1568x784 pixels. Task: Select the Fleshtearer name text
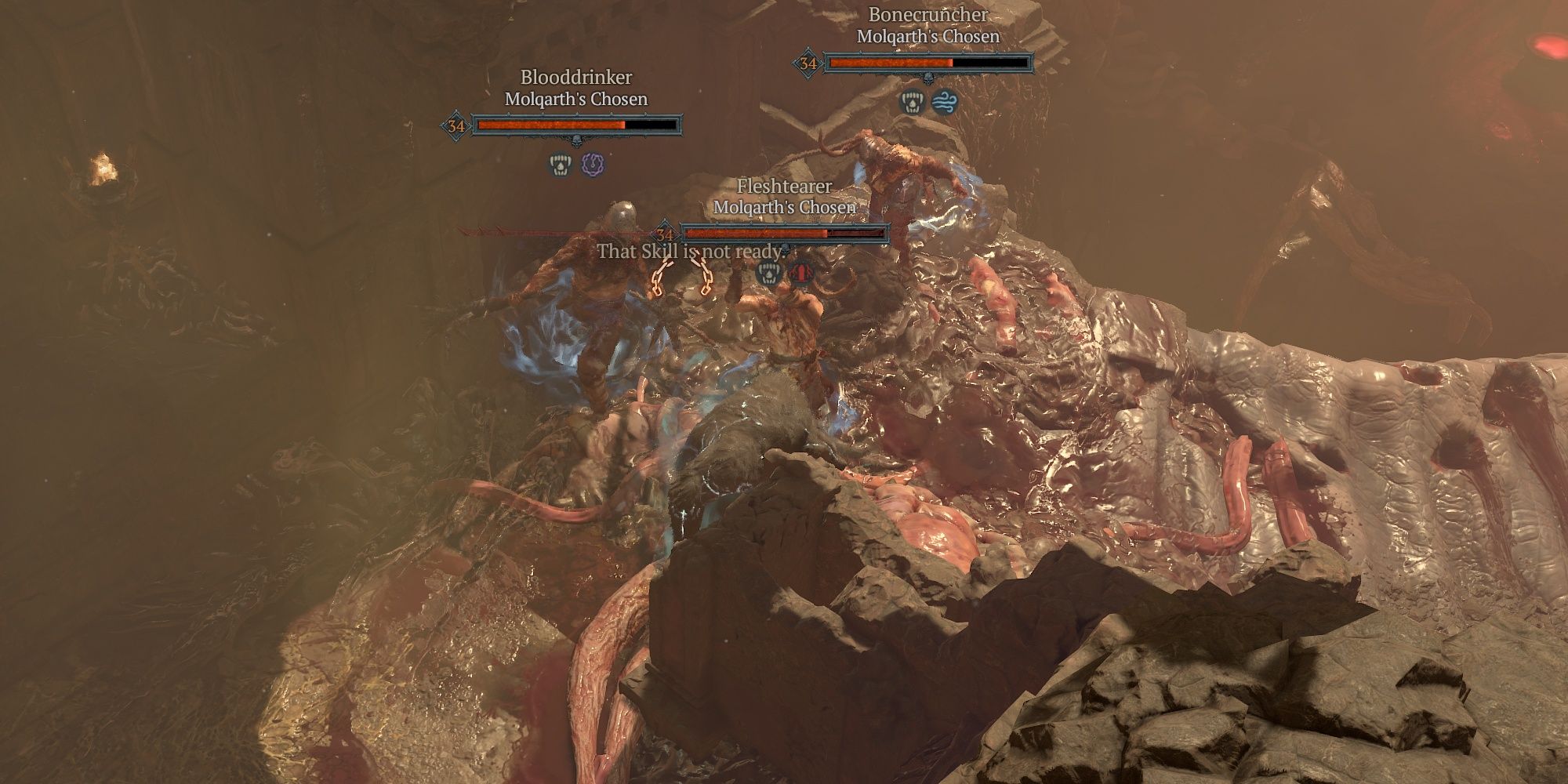(x=784, y=187)
